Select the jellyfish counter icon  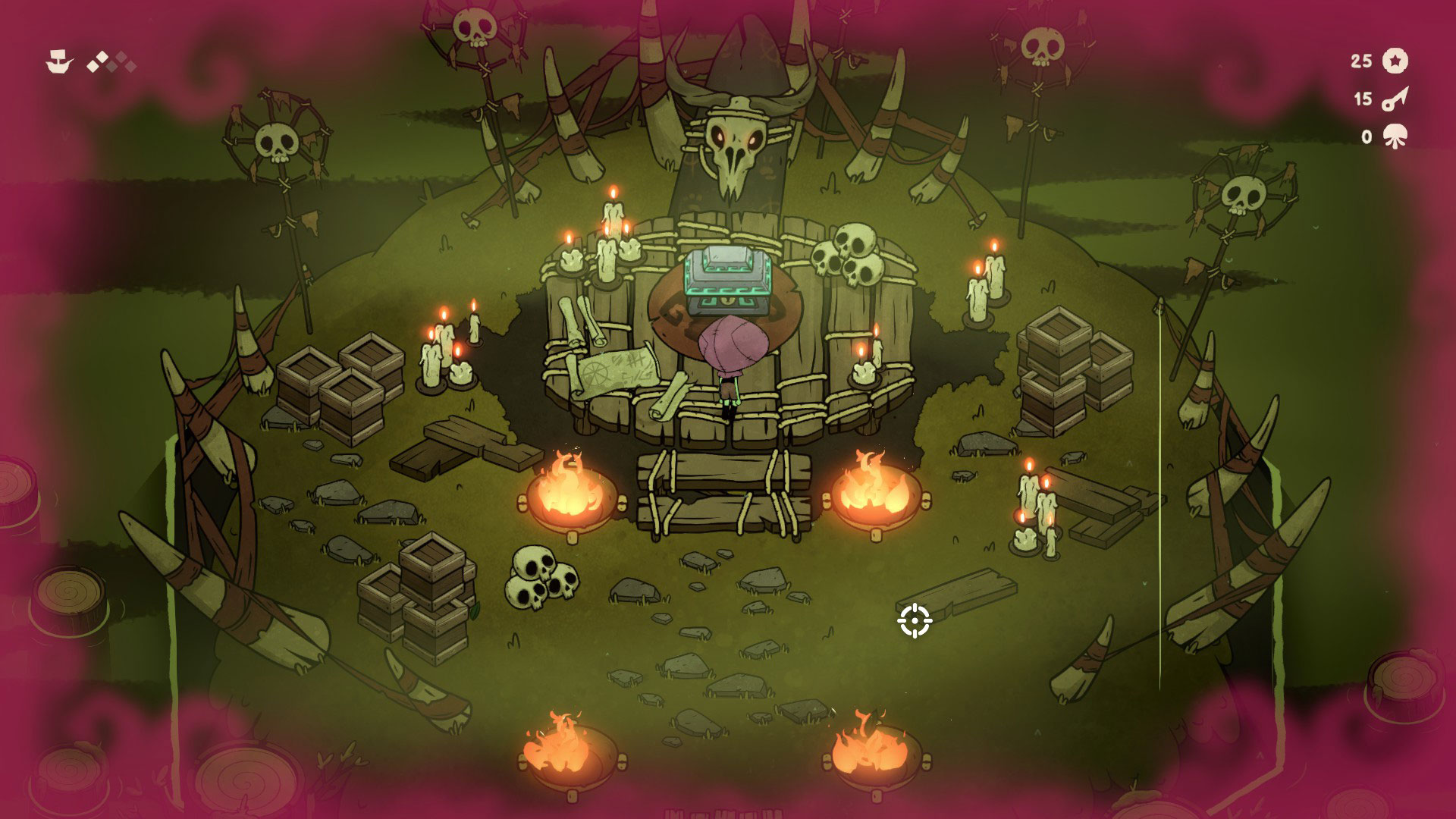[x=1395, y=137]
